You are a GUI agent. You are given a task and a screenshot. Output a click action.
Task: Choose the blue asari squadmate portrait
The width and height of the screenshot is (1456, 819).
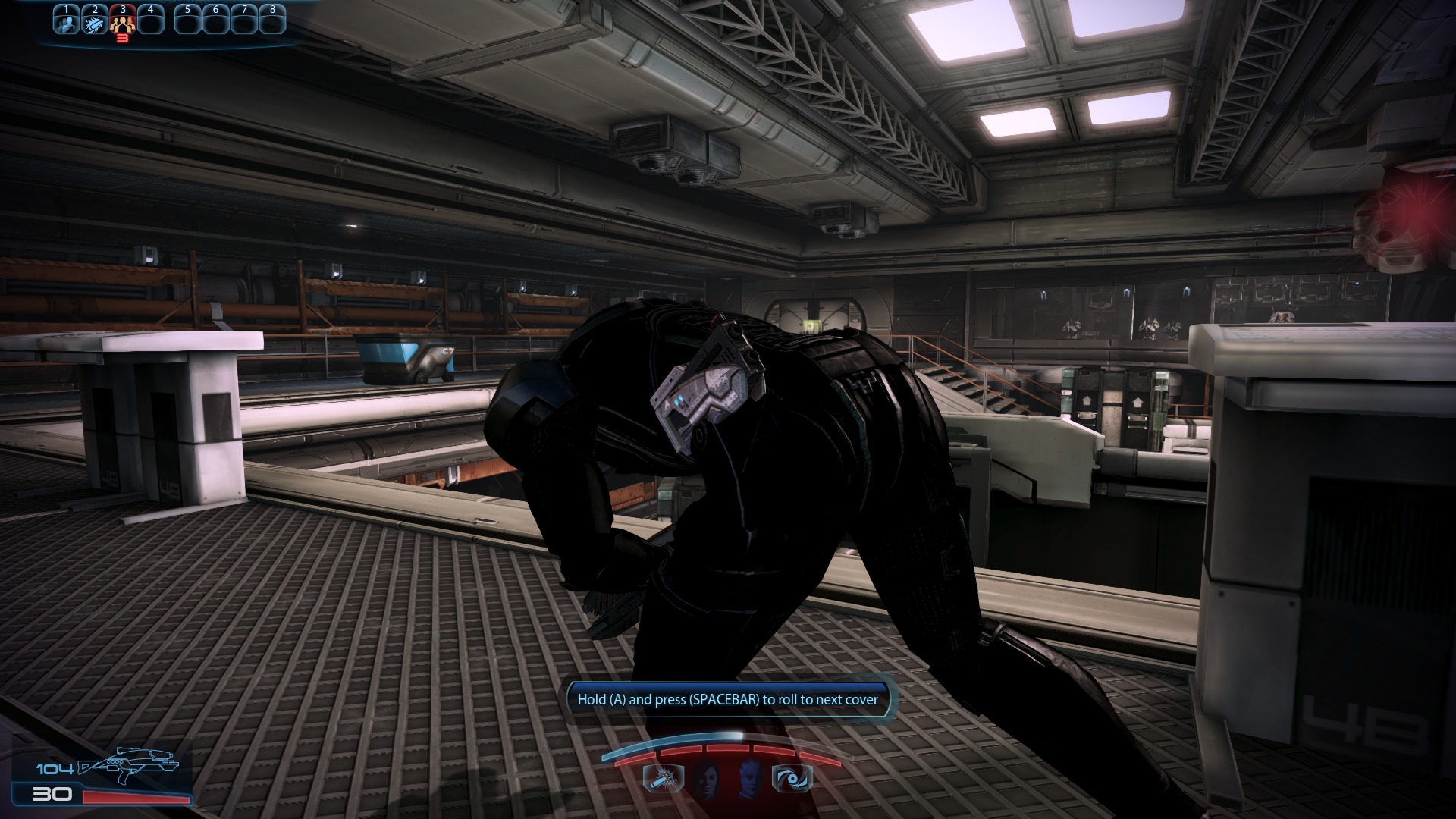(x=749, y=779)
